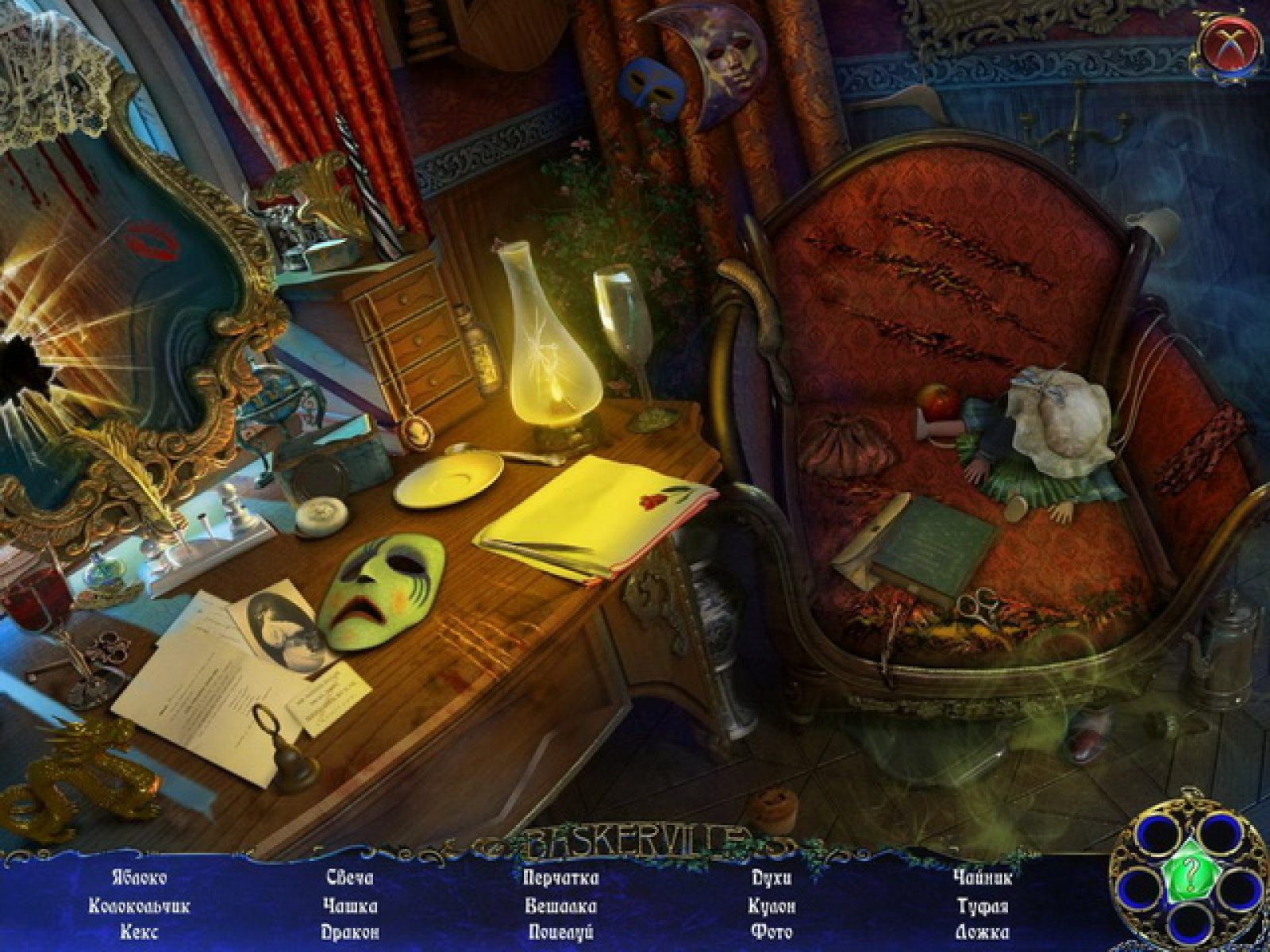Choose the Перчатка list entry

(x=561, y=877)
